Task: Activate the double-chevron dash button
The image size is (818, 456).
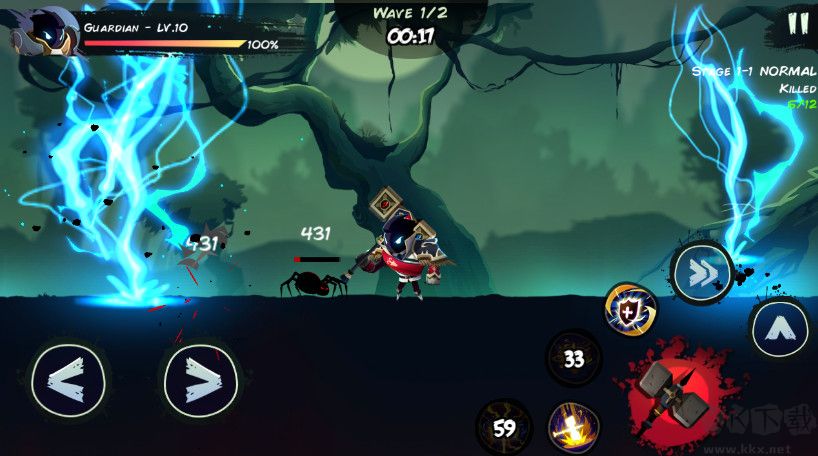Action: 701,270
